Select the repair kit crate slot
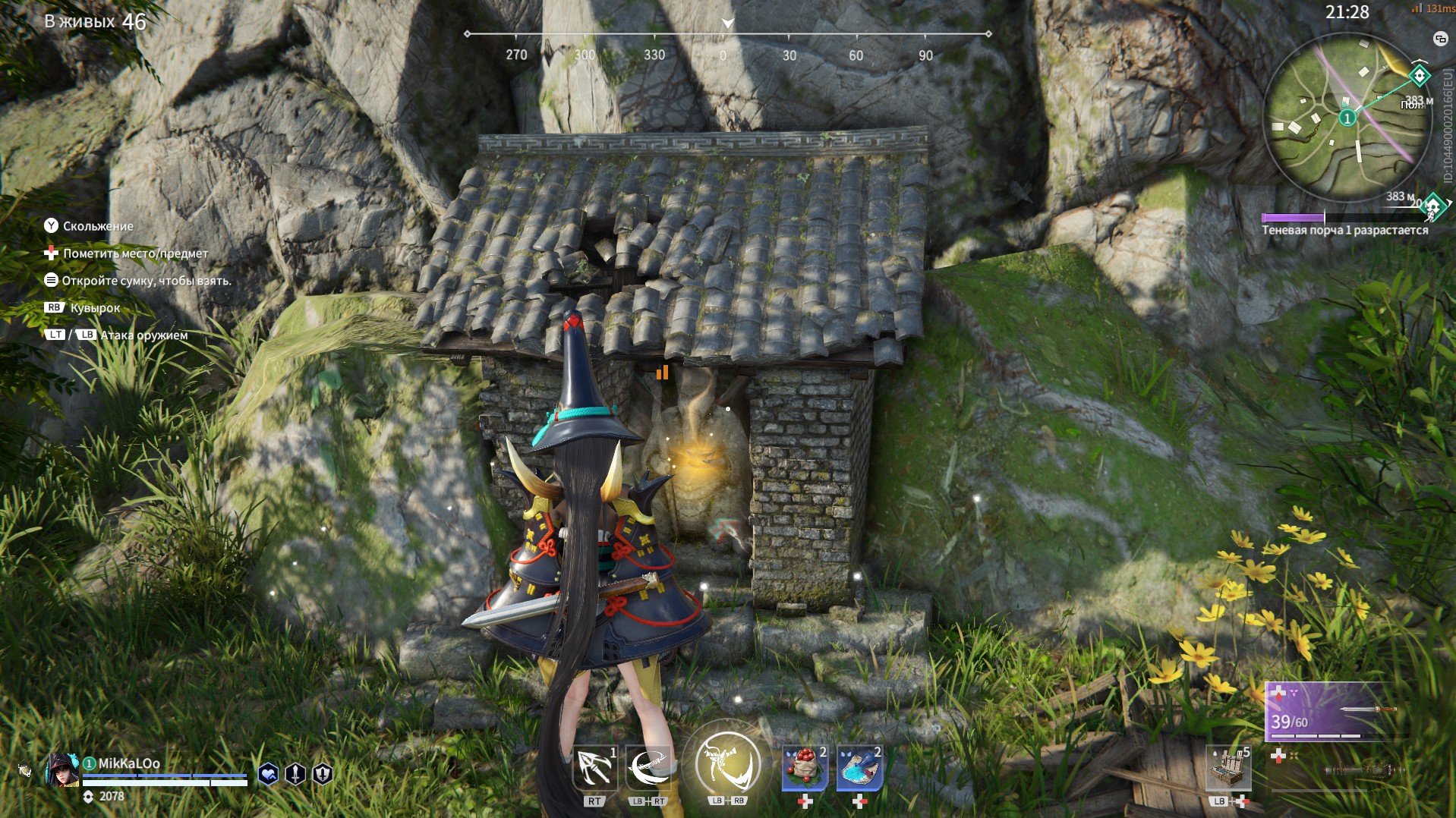 pyautogui.click(x=1228, y=768)
